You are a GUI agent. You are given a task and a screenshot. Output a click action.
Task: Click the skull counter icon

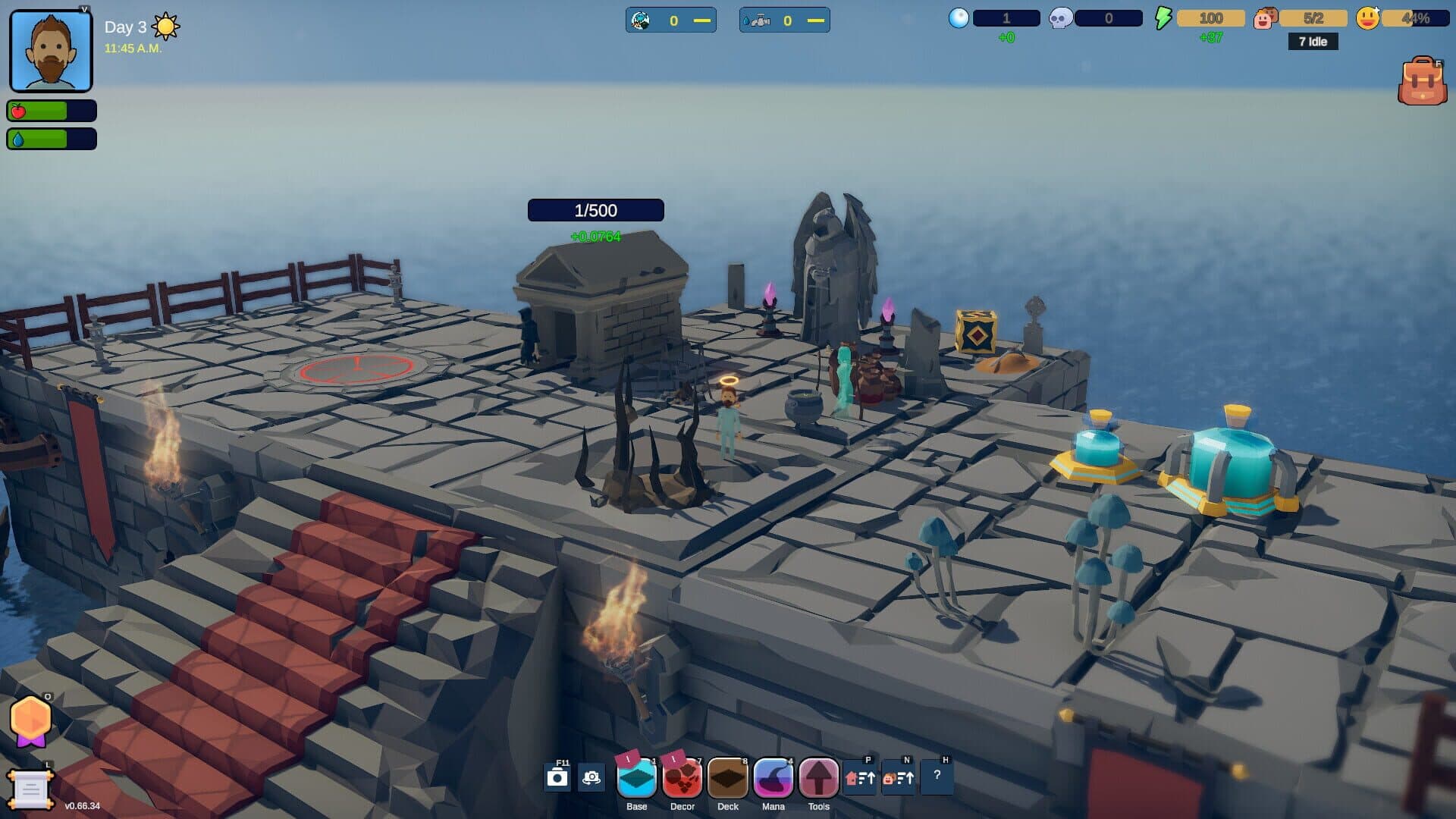point(1059,18)
